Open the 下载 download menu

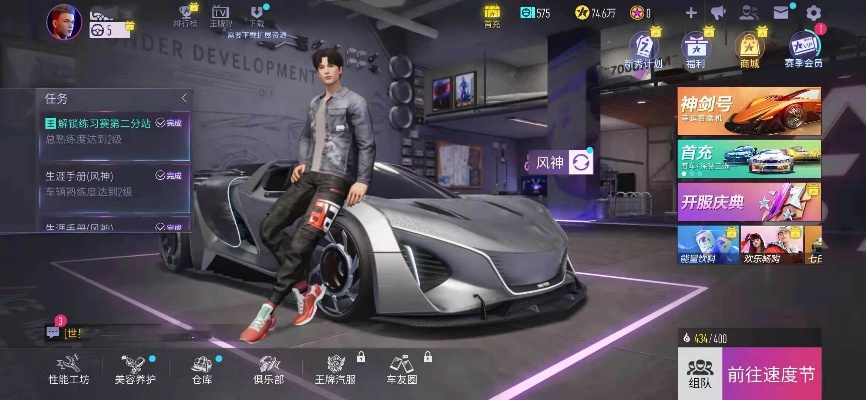point(257,14)
